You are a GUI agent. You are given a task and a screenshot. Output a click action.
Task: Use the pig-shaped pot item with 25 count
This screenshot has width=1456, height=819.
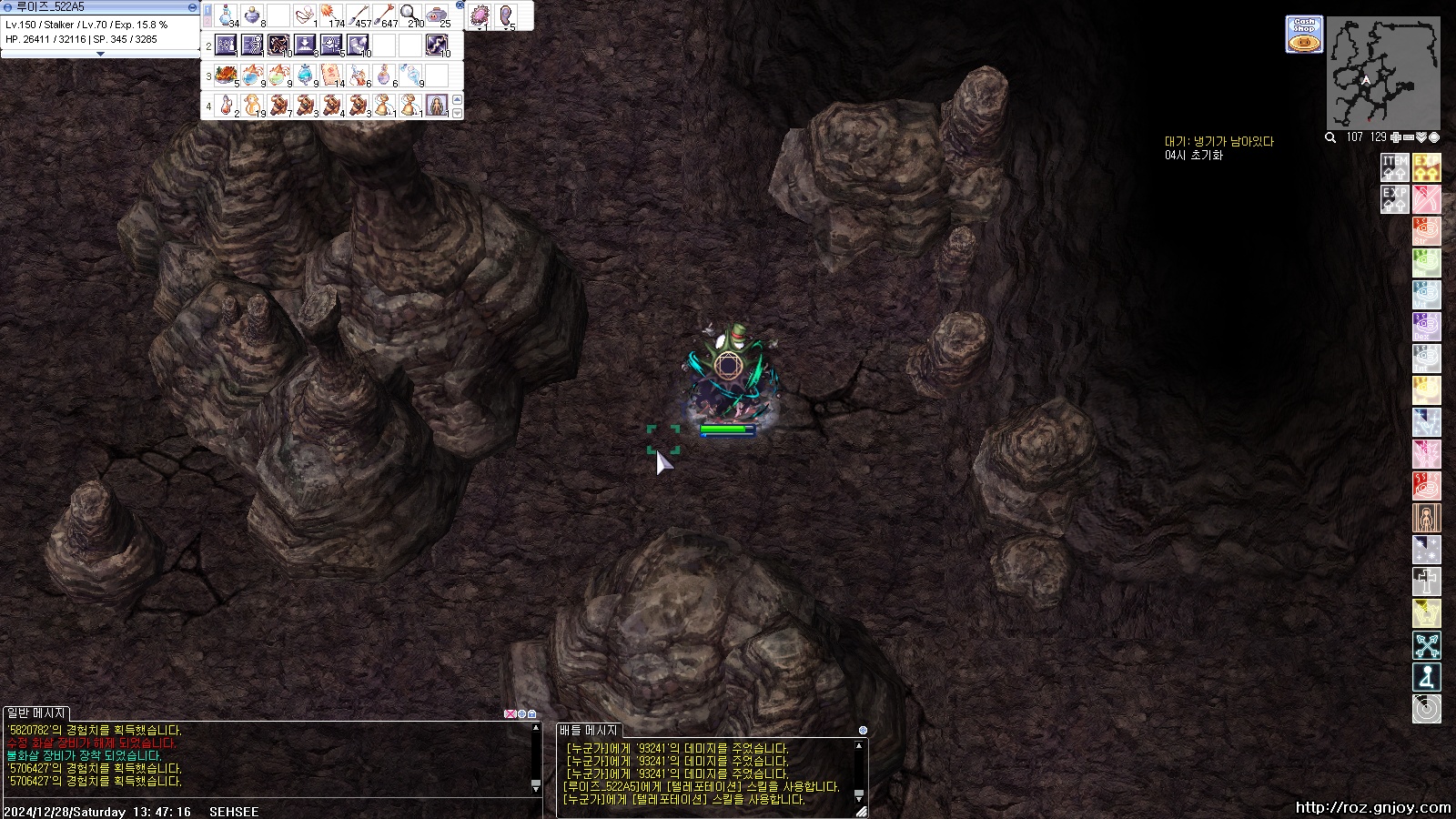point(438,15)
